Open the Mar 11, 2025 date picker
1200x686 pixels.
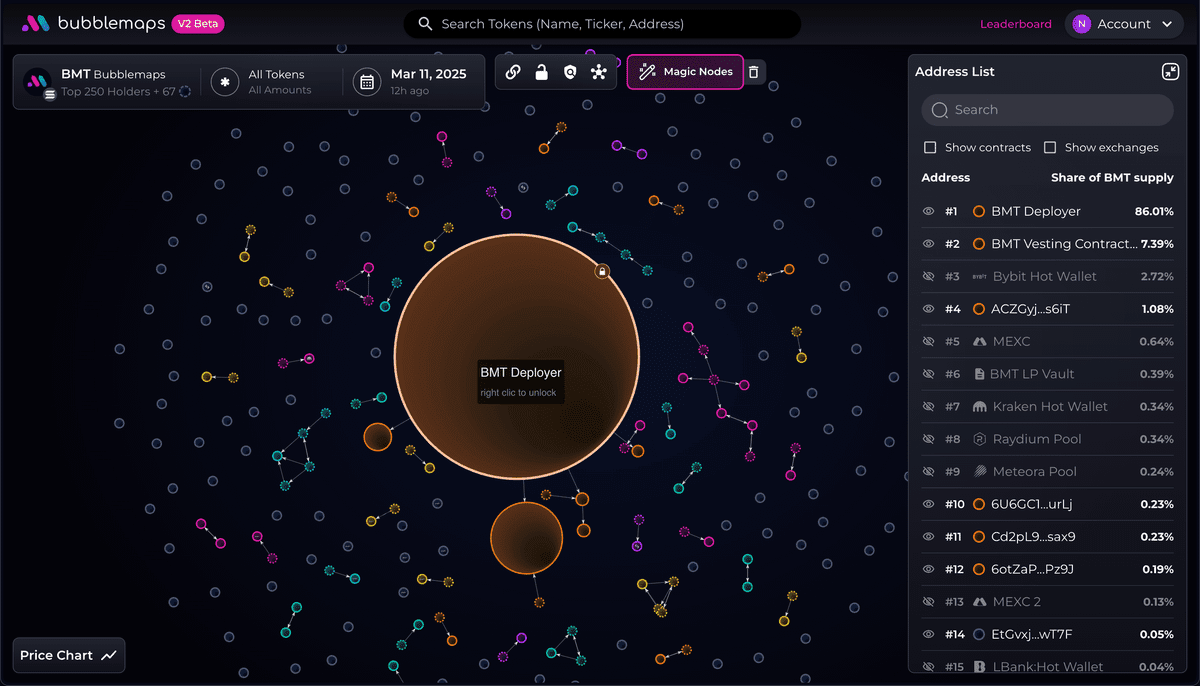(412, 82)
